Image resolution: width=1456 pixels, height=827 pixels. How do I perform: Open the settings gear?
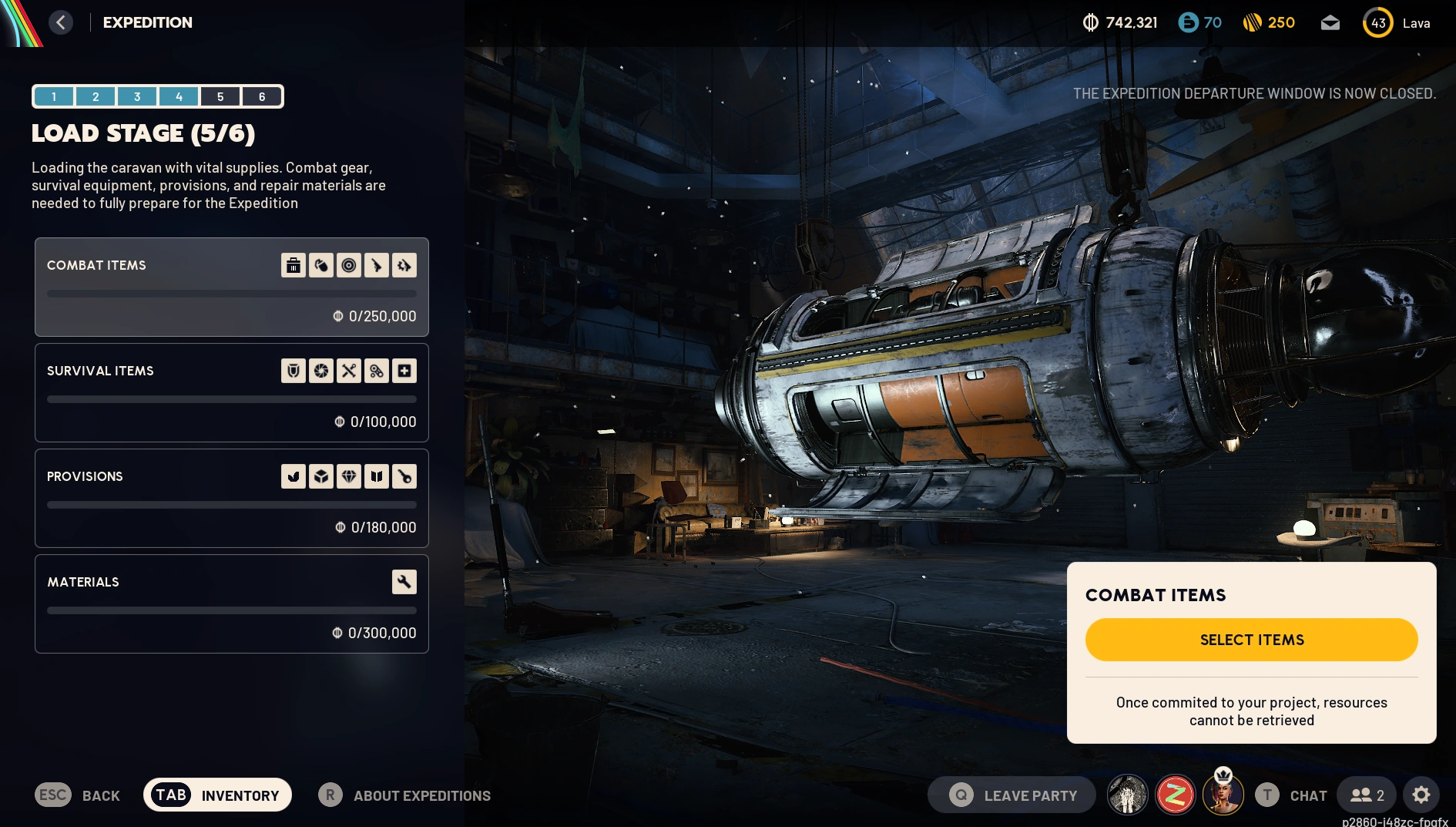coord(1421,795)
